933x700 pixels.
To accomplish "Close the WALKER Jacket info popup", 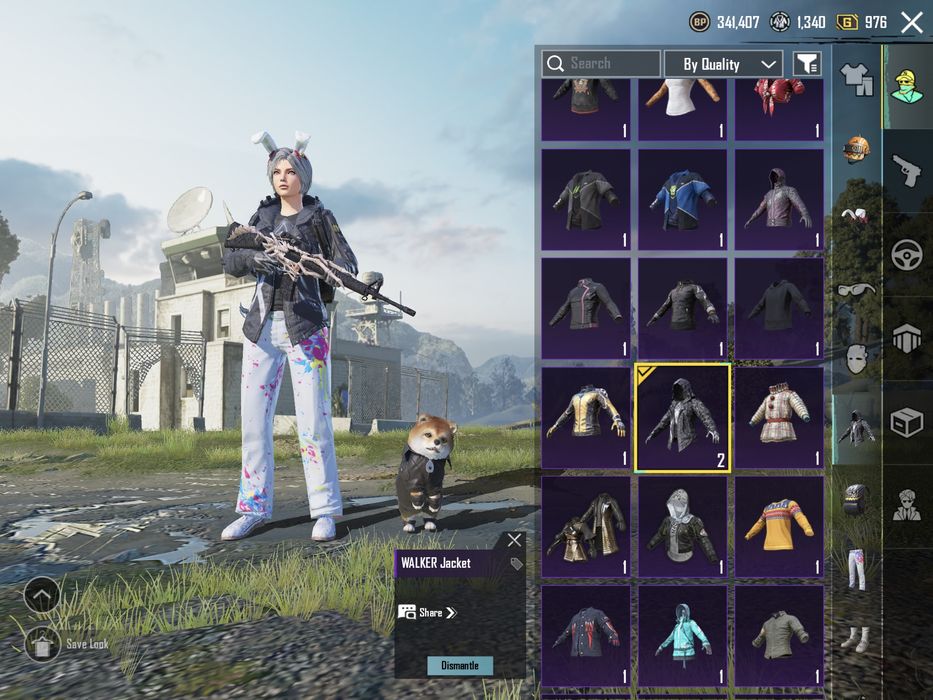I will (514, 541).
